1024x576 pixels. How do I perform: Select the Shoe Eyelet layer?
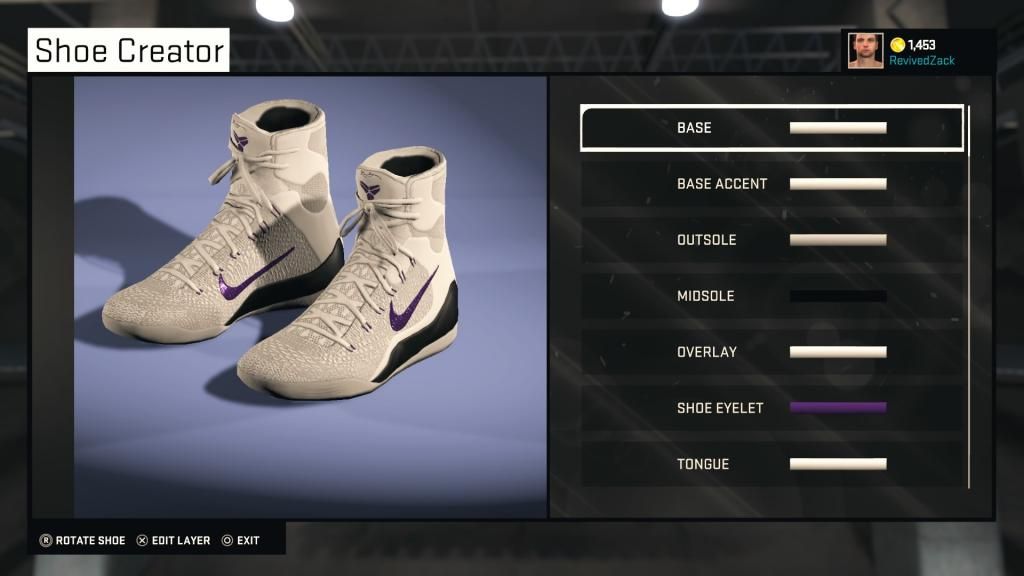coord(771,408)
